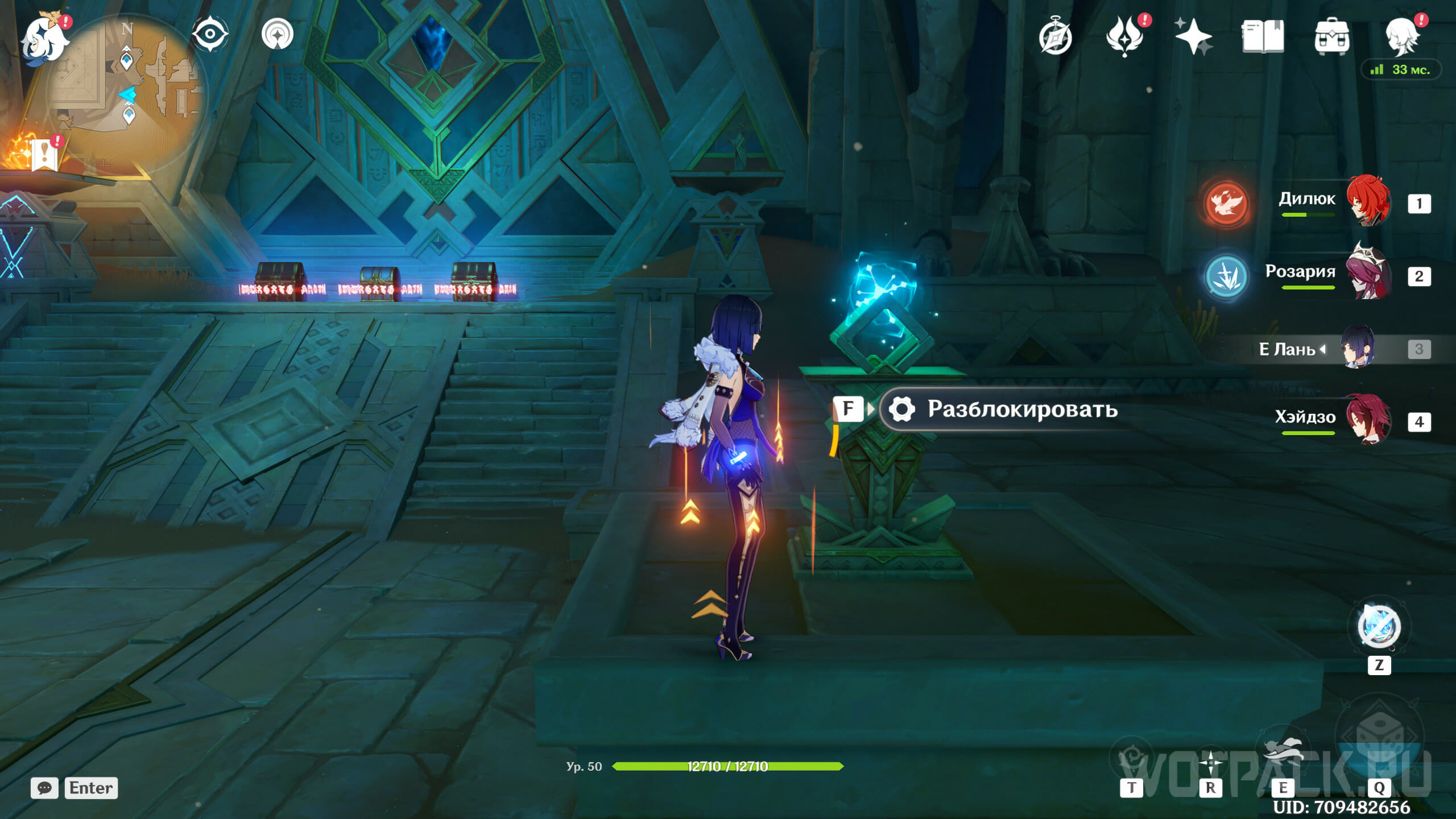The image size is (1456, 819).
Task: Open the chat box speech bubble
Action: pos(44,788)
